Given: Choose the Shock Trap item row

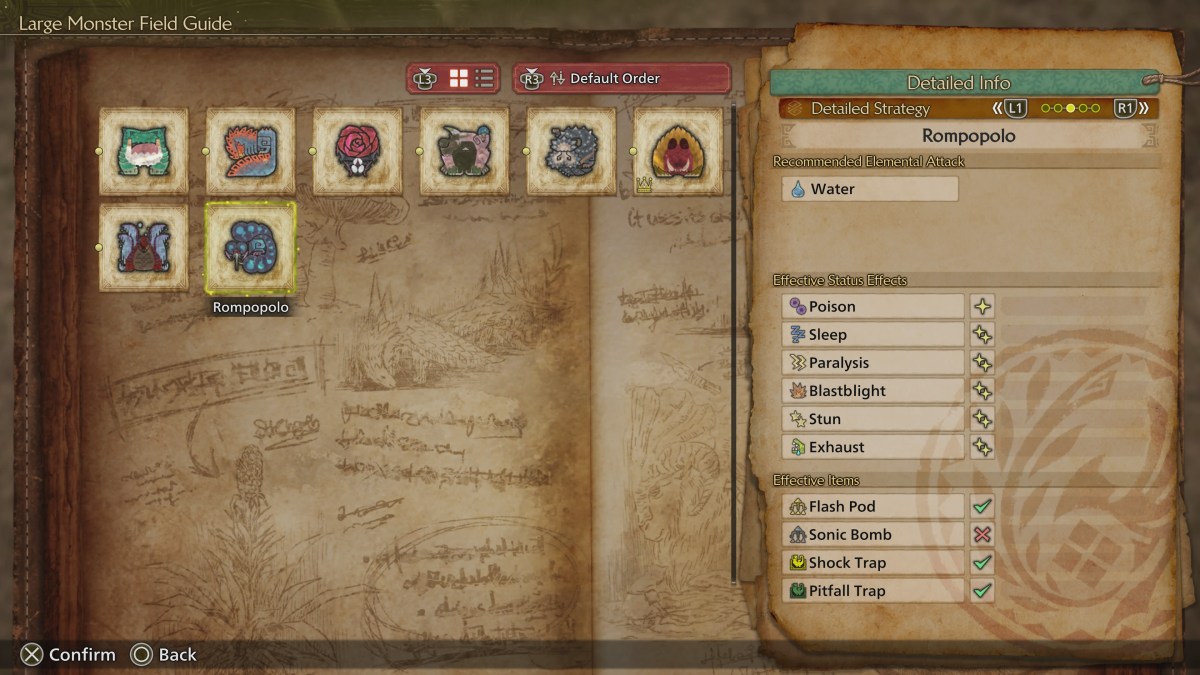Looking at the screenshot, I should click(873, 563).
